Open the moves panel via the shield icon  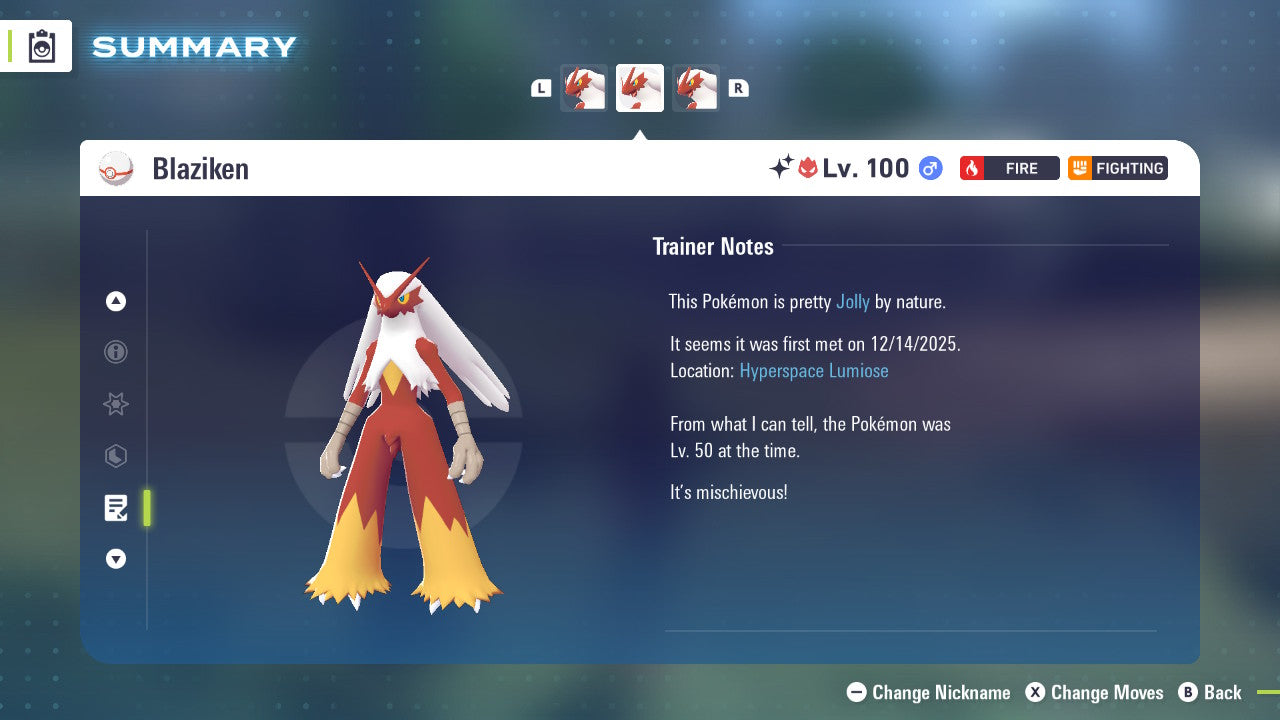116,456
